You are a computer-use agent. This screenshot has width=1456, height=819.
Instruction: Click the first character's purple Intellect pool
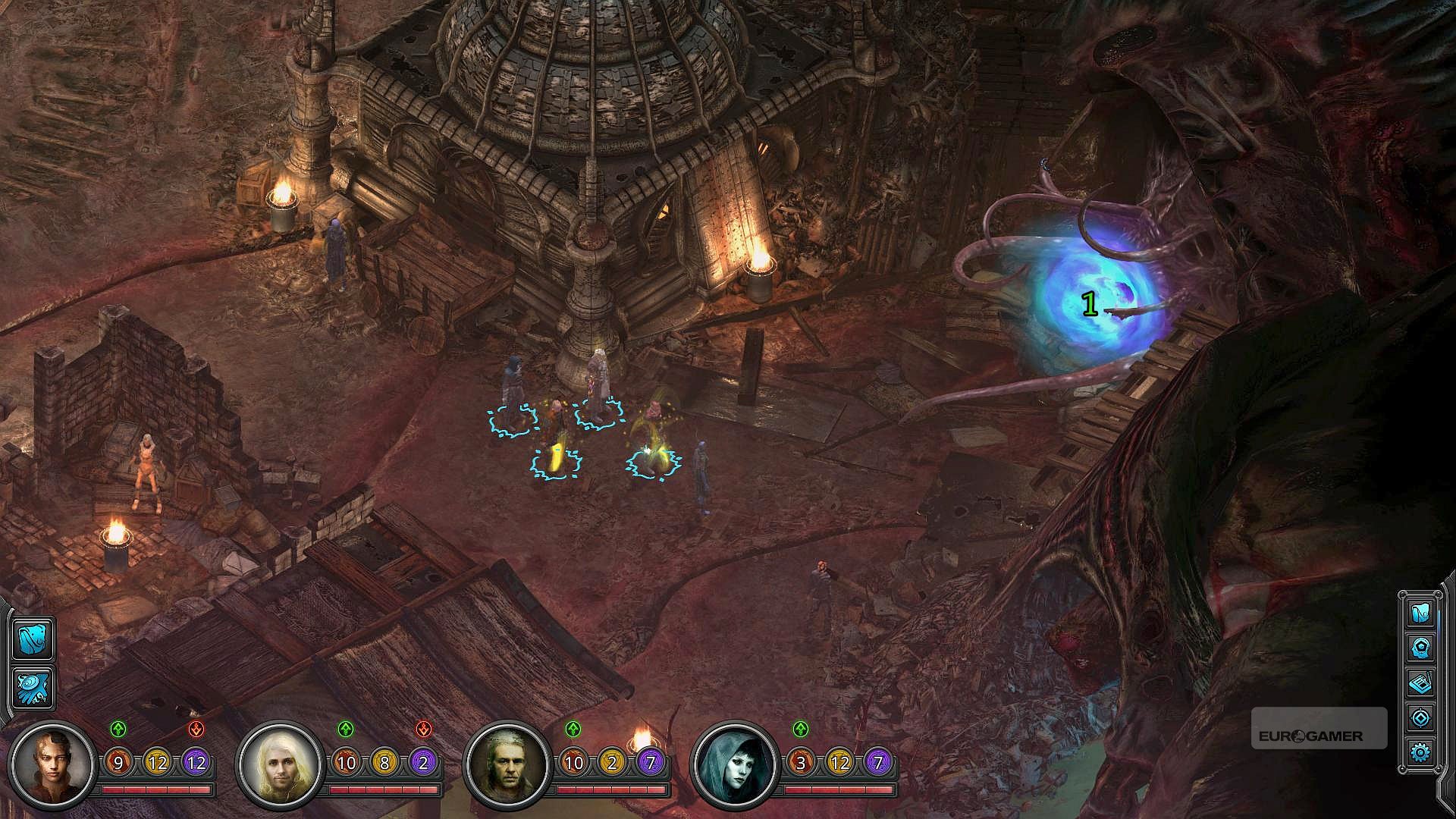[196, 763]
